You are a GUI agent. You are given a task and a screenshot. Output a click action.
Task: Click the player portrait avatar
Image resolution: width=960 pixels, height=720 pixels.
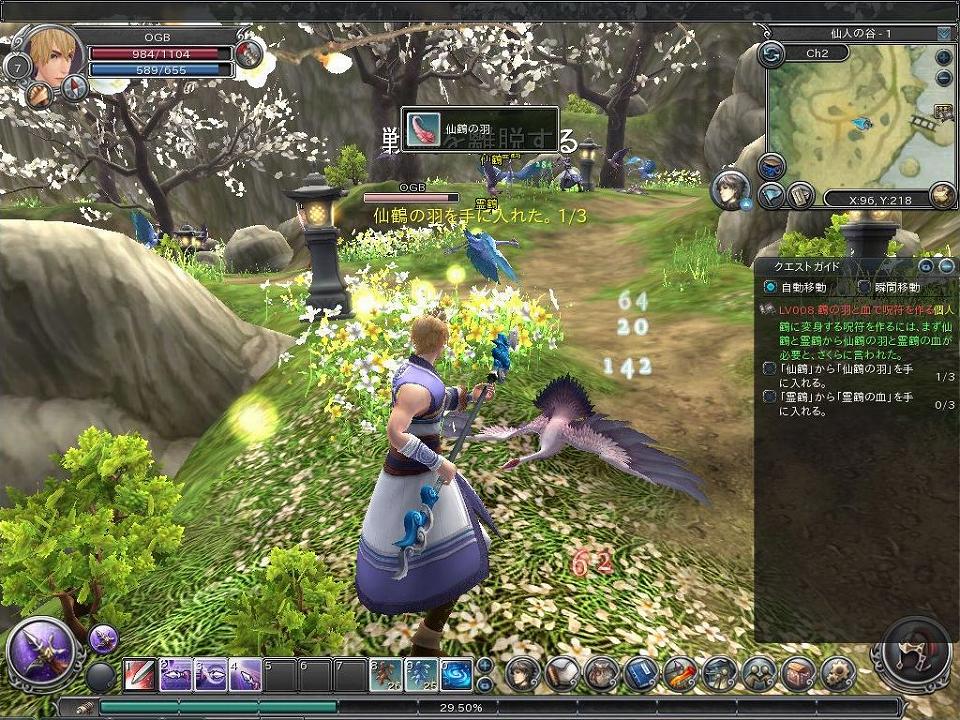[x=52, y=54]
